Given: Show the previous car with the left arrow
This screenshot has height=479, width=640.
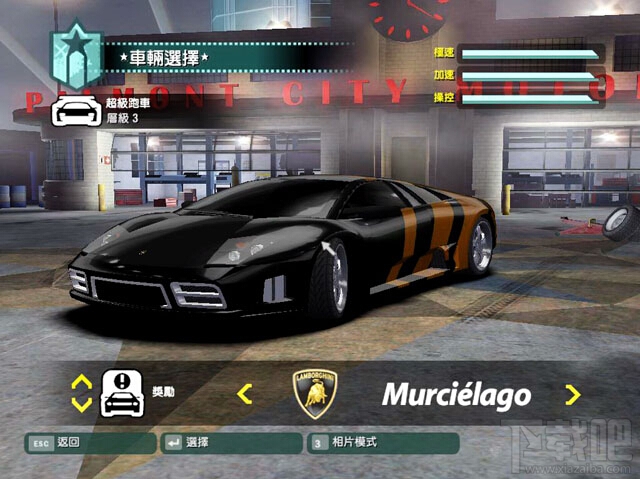Looking at the screenshot, I should click(244, 394).
